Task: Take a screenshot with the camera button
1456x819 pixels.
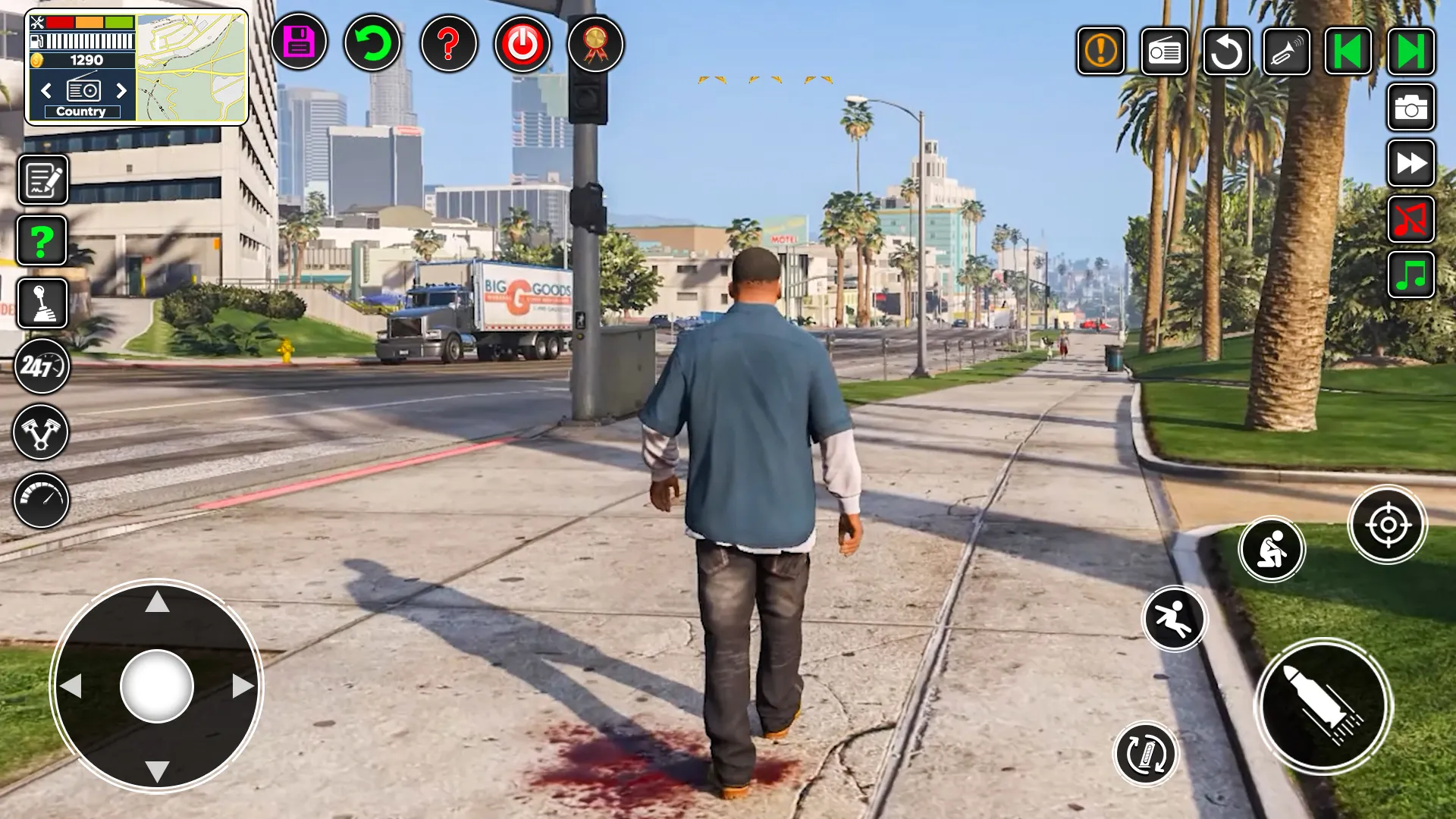Action: click(1411, 108)
